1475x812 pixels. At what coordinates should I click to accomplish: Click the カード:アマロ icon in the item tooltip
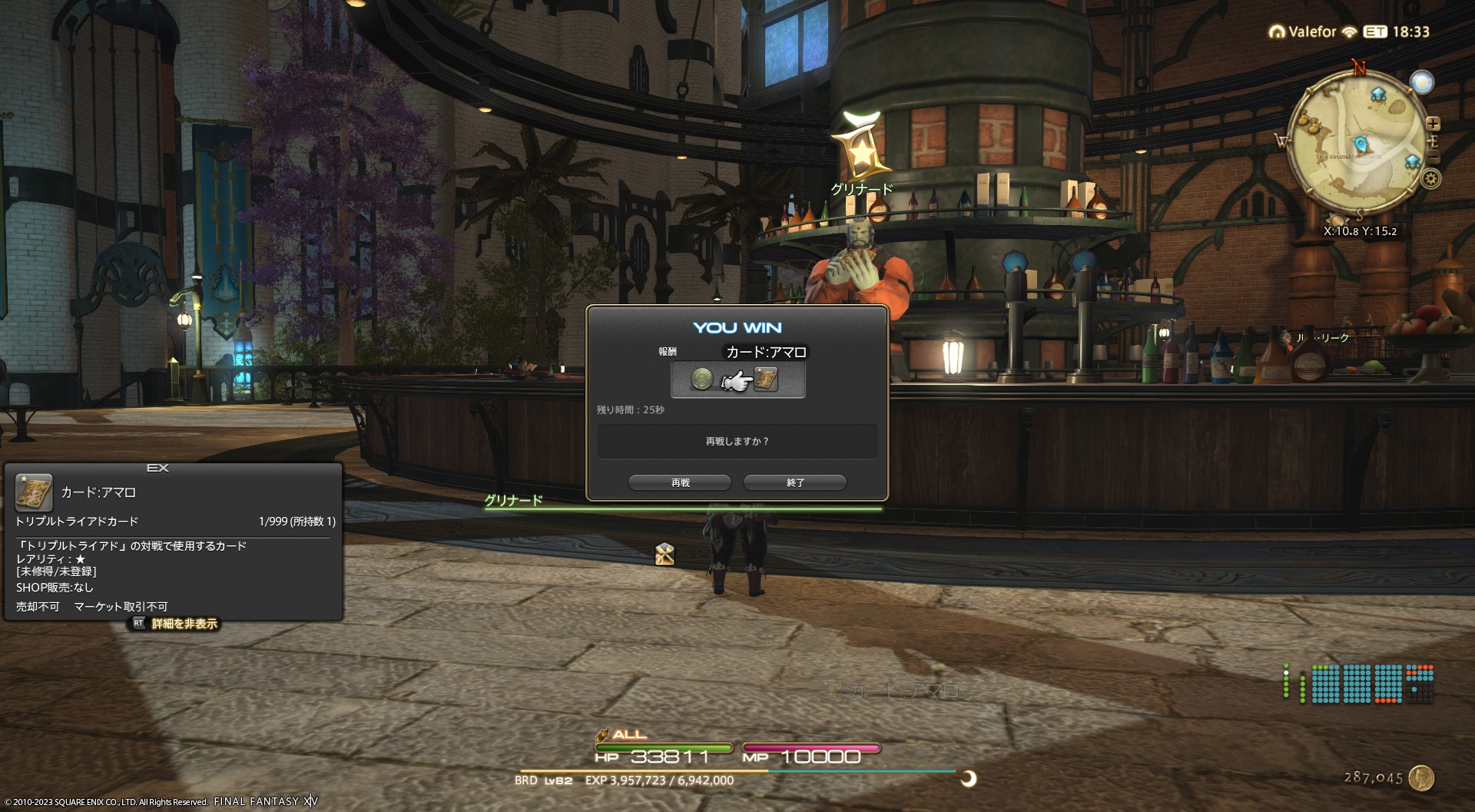click(x=35, y=493)
